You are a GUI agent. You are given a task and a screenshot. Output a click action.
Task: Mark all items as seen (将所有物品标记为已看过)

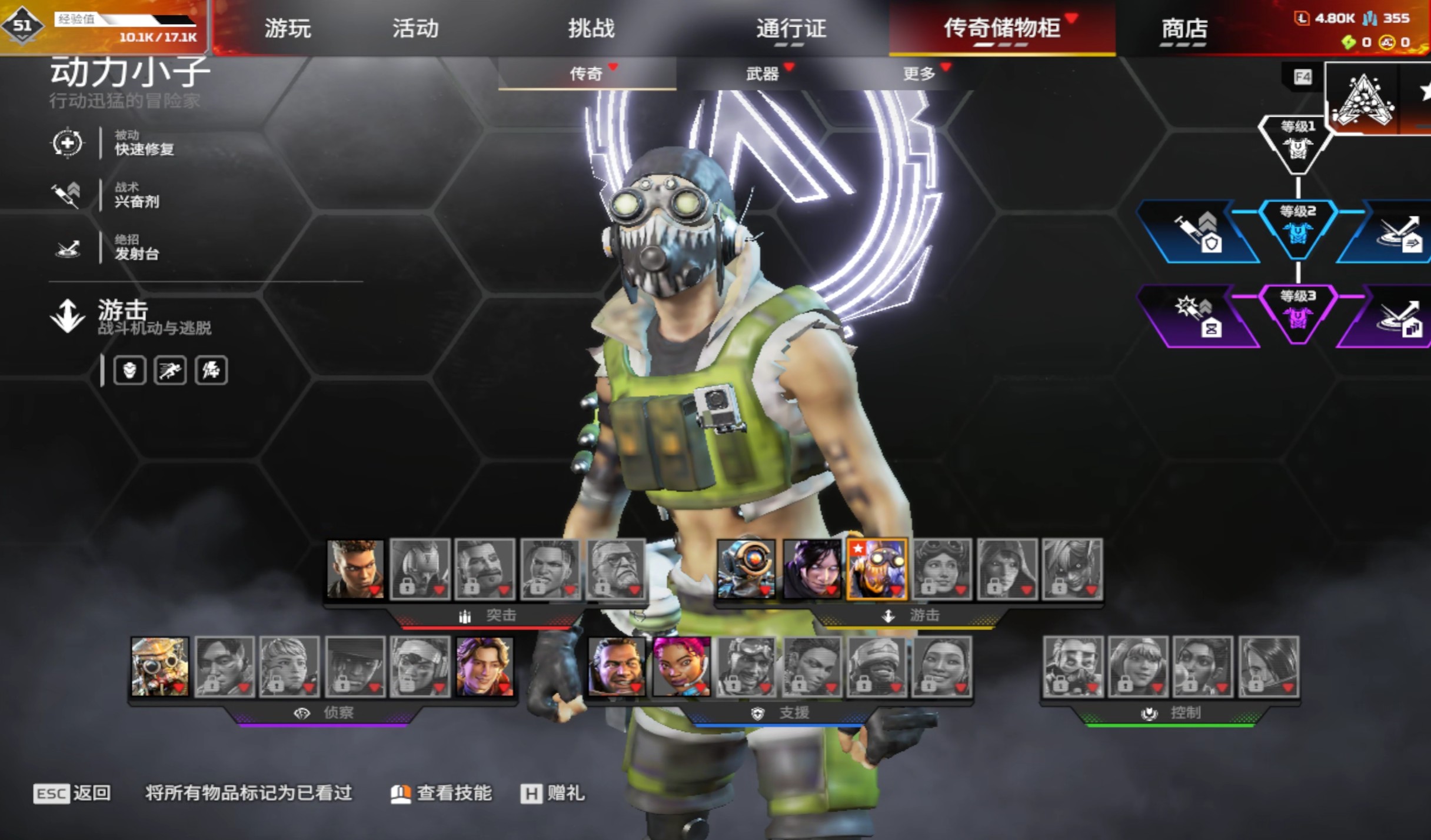point(248,794)
